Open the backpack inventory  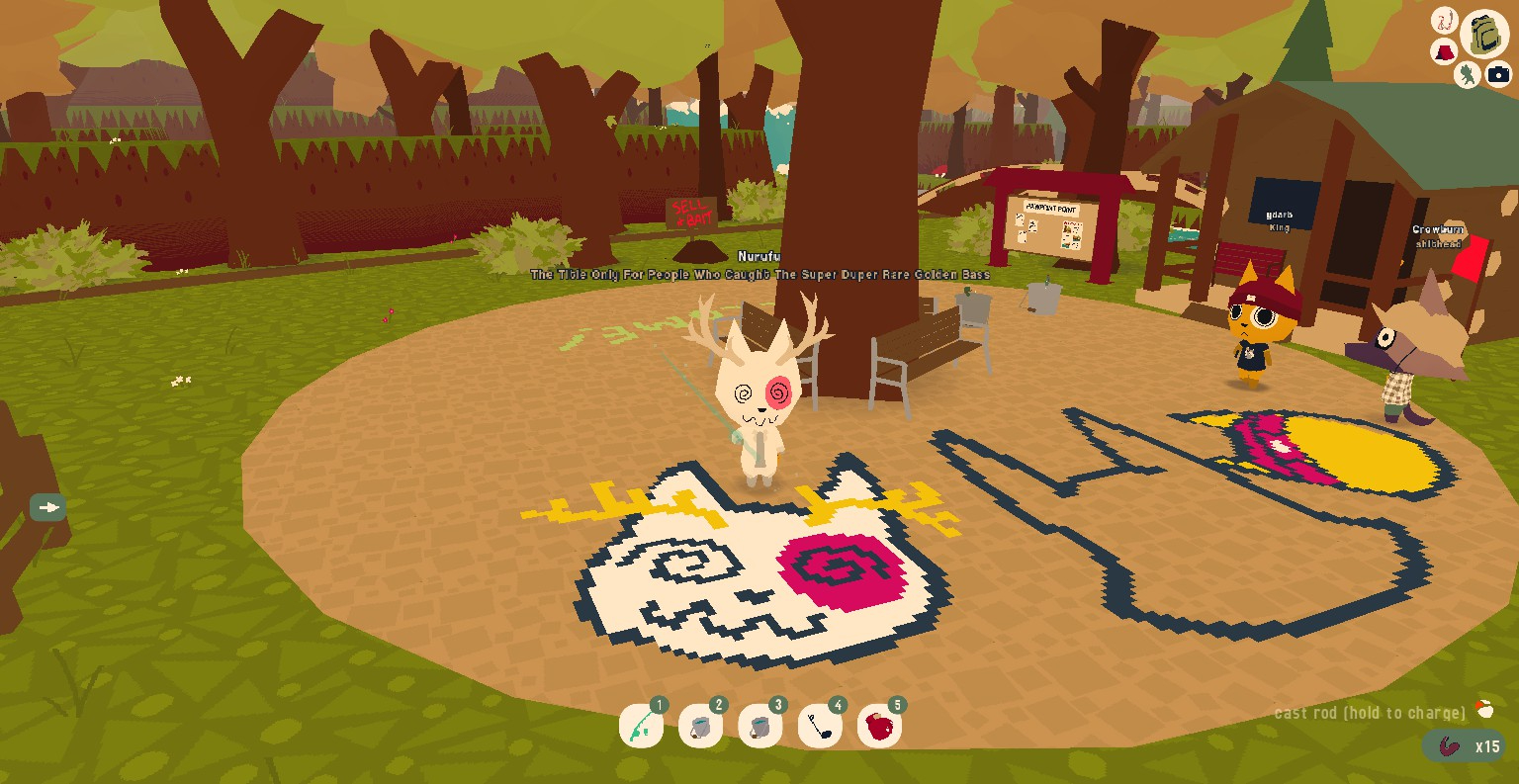click(x=1483, y=34)
